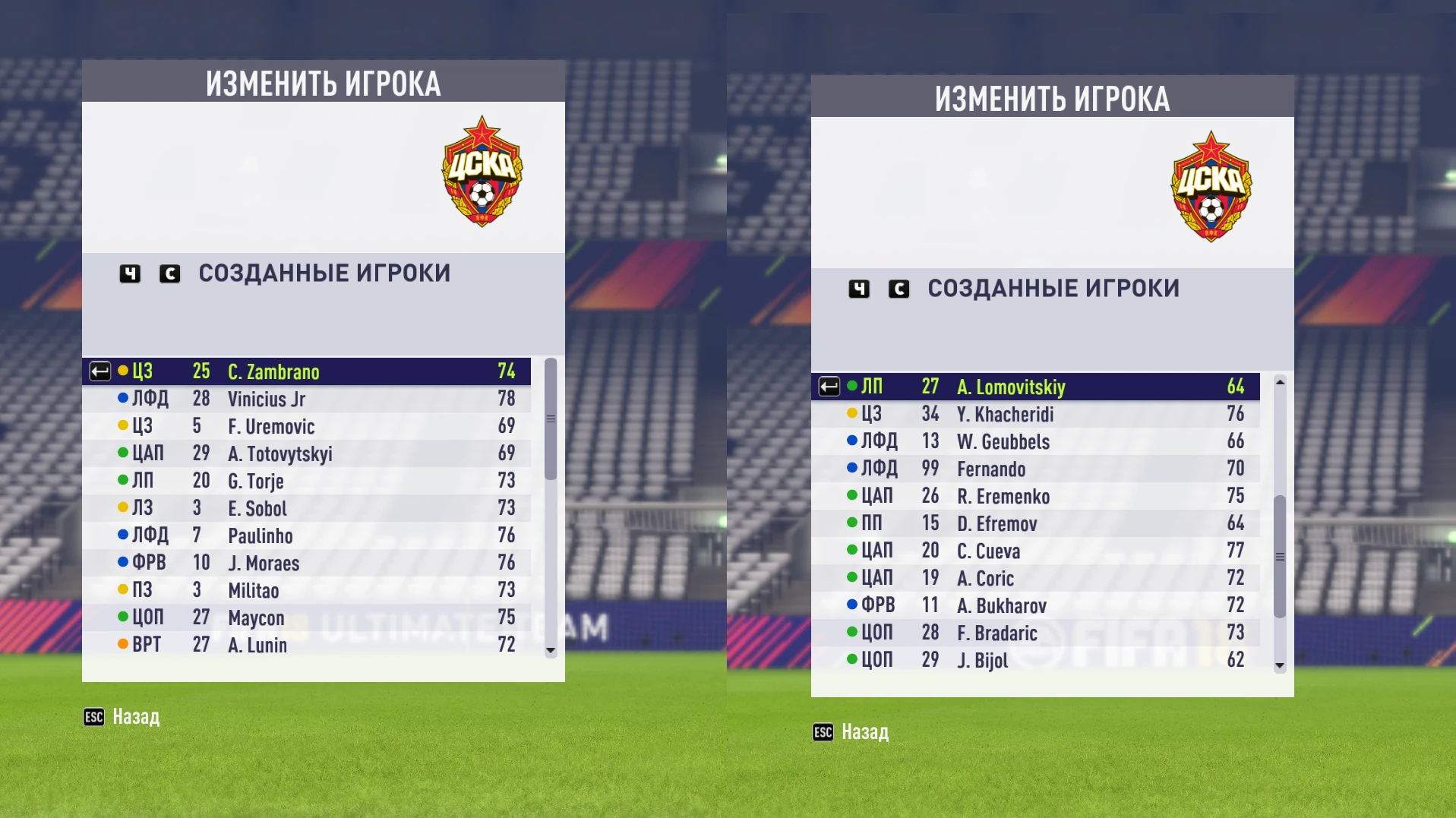1456x818 pixels.
Task: Click the ESC key icon in the left panel
Action: [x=93, y=716]
